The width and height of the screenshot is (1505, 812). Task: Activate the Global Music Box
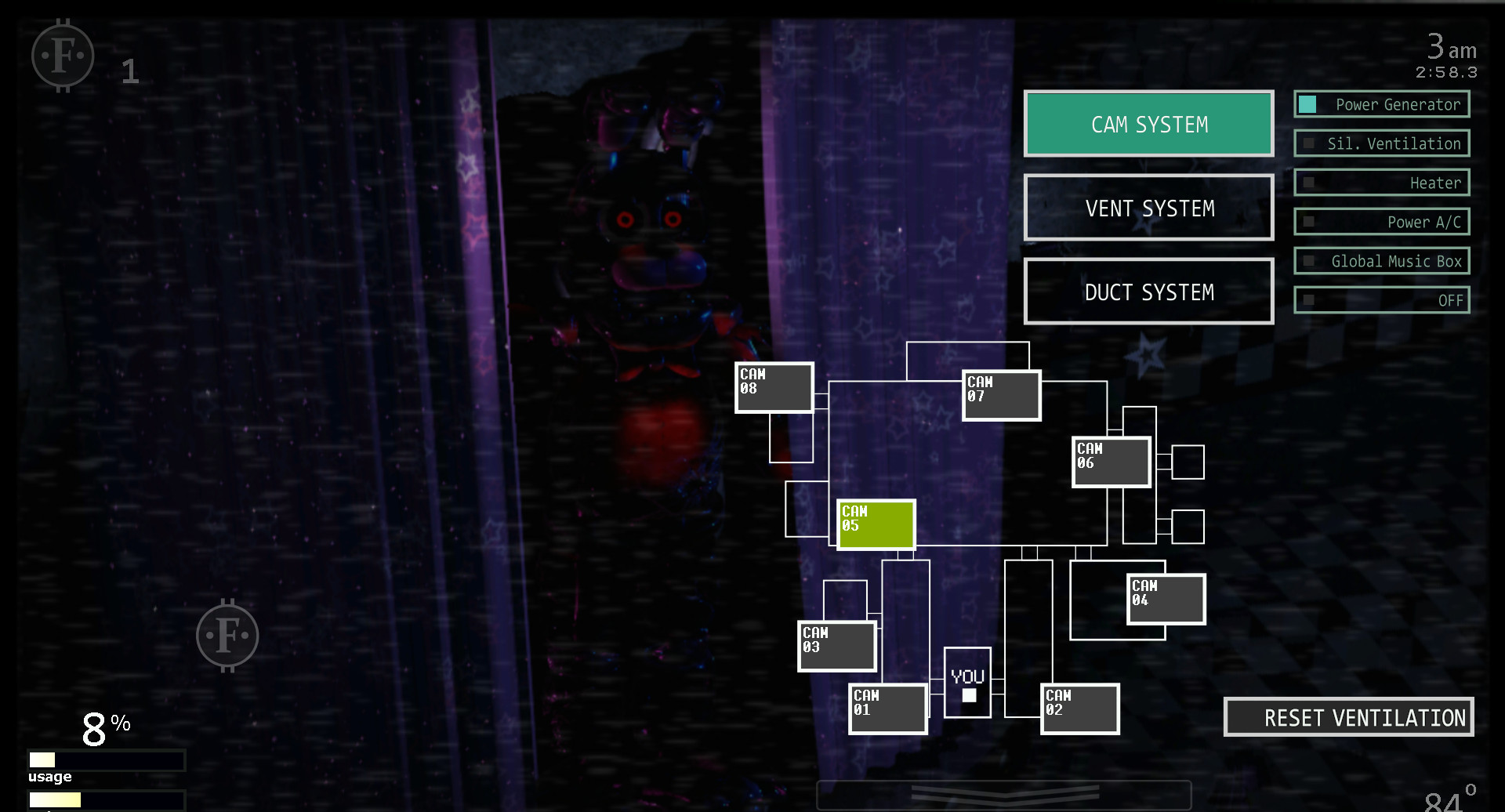pos(1382,260)
